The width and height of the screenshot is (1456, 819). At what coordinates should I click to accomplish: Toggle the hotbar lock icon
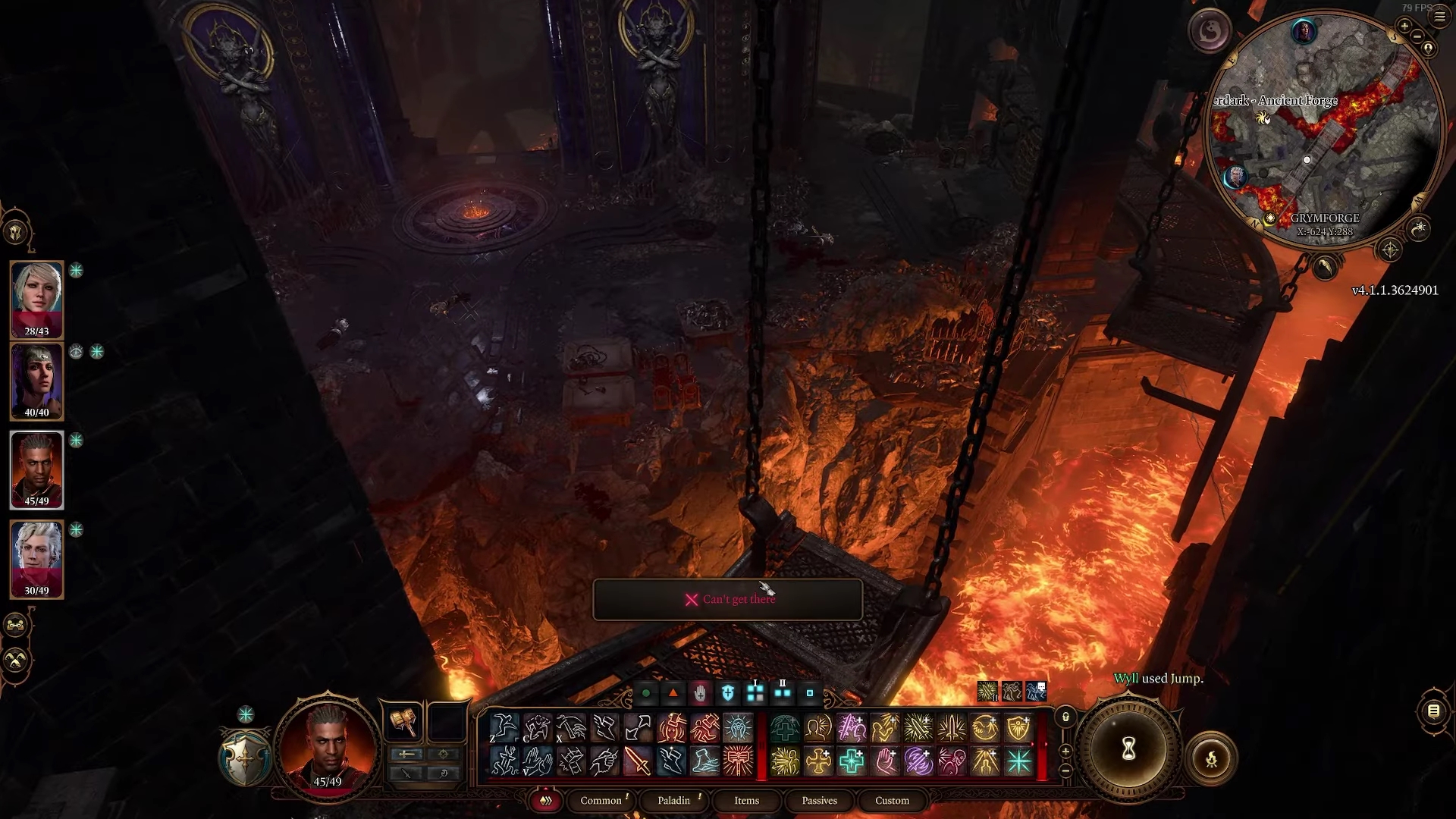point(1065,717)
